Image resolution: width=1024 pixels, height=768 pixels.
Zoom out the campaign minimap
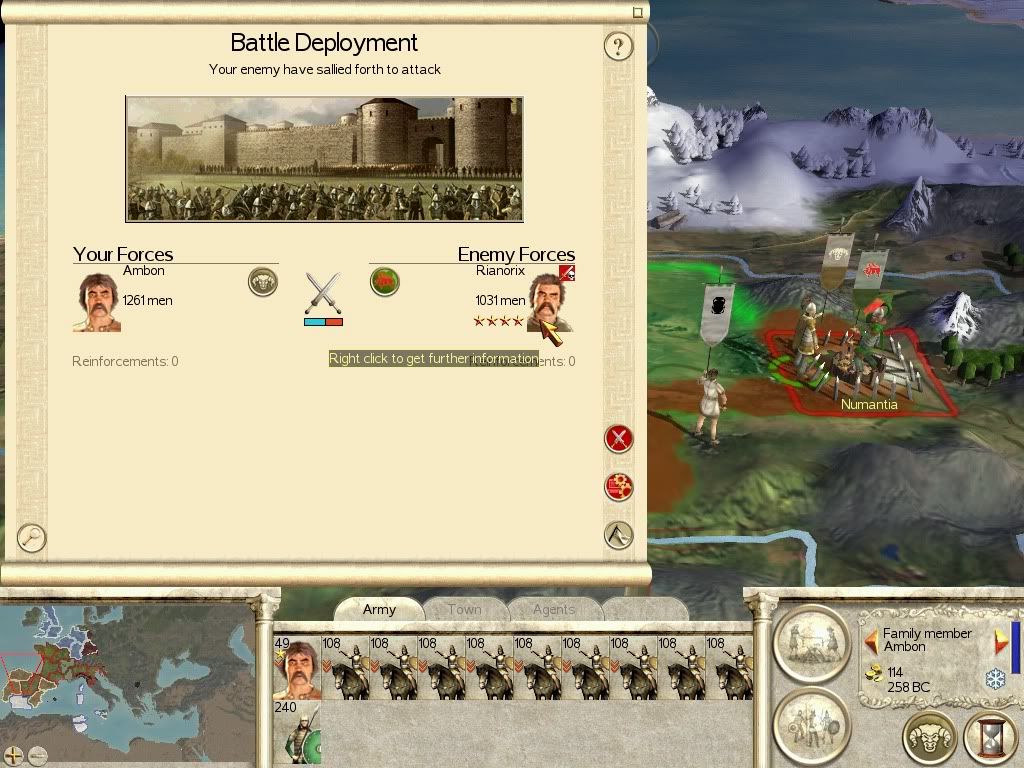38,756
